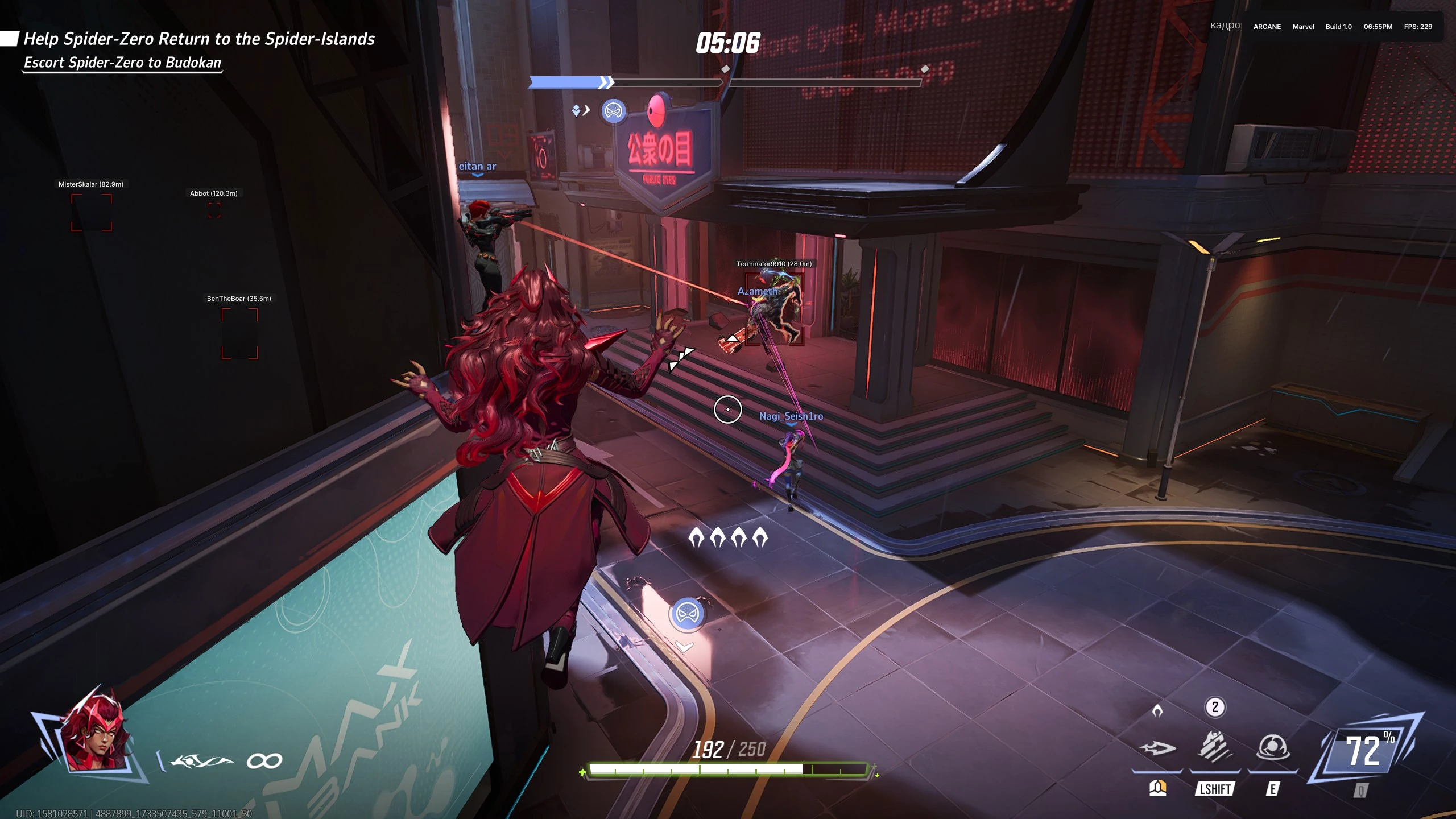Click the ARCANE label in the overlay bar

(1267, 27)
